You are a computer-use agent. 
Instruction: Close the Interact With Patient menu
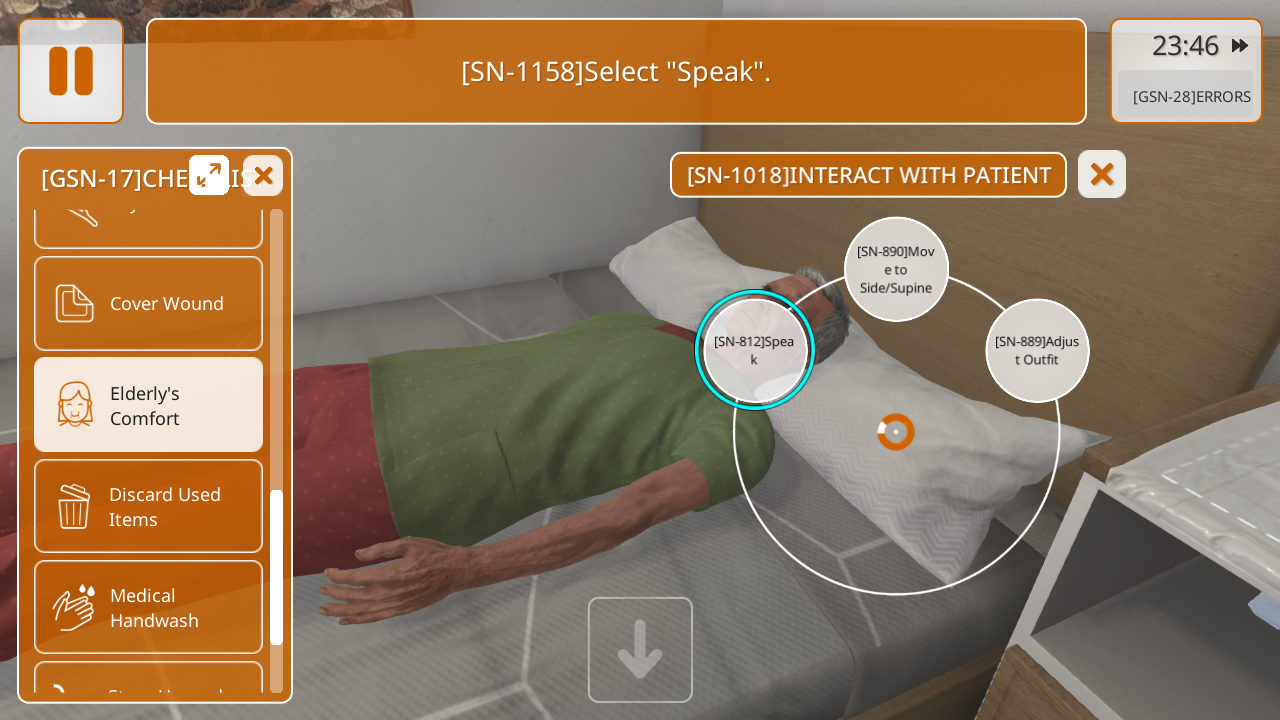1101,174
